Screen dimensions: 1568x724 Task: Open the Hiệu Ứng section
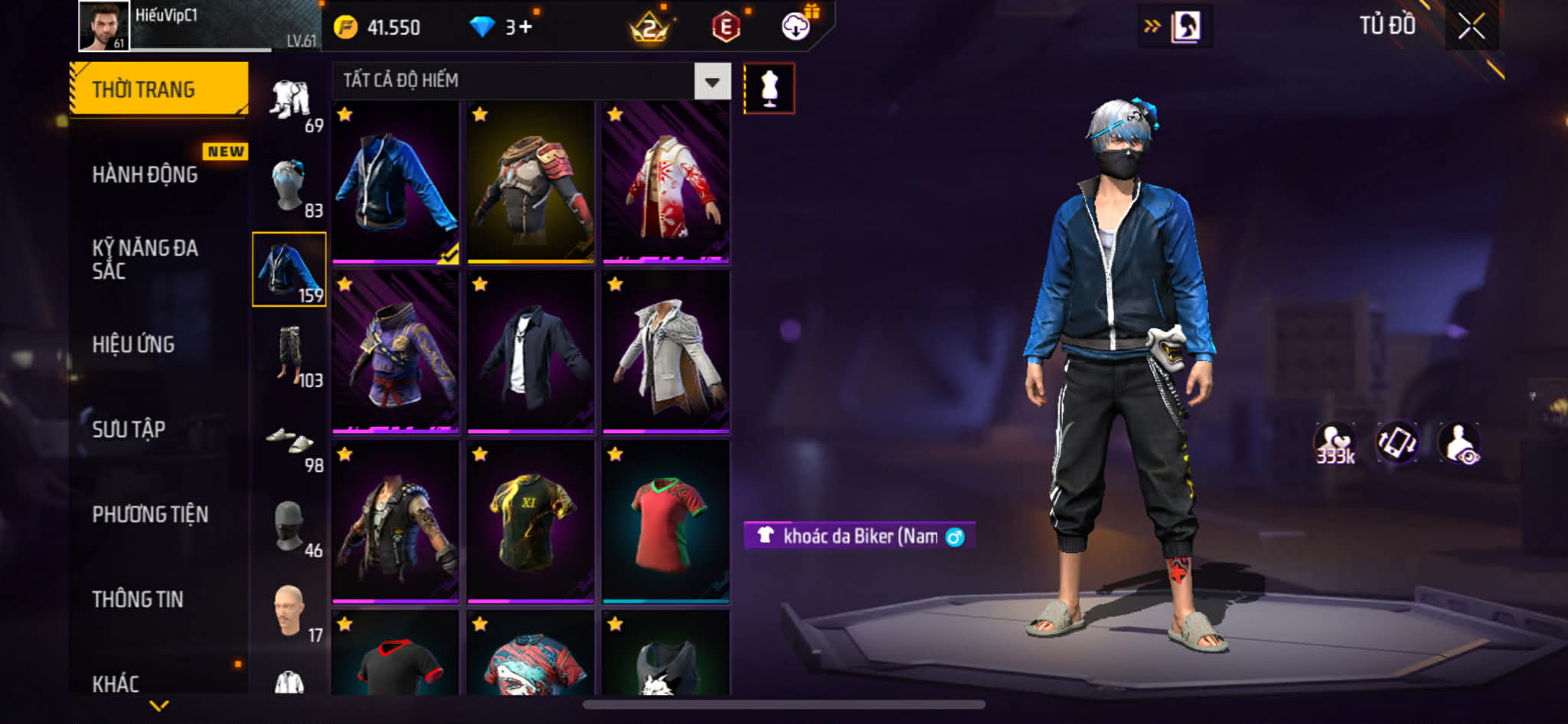(134, 344)
